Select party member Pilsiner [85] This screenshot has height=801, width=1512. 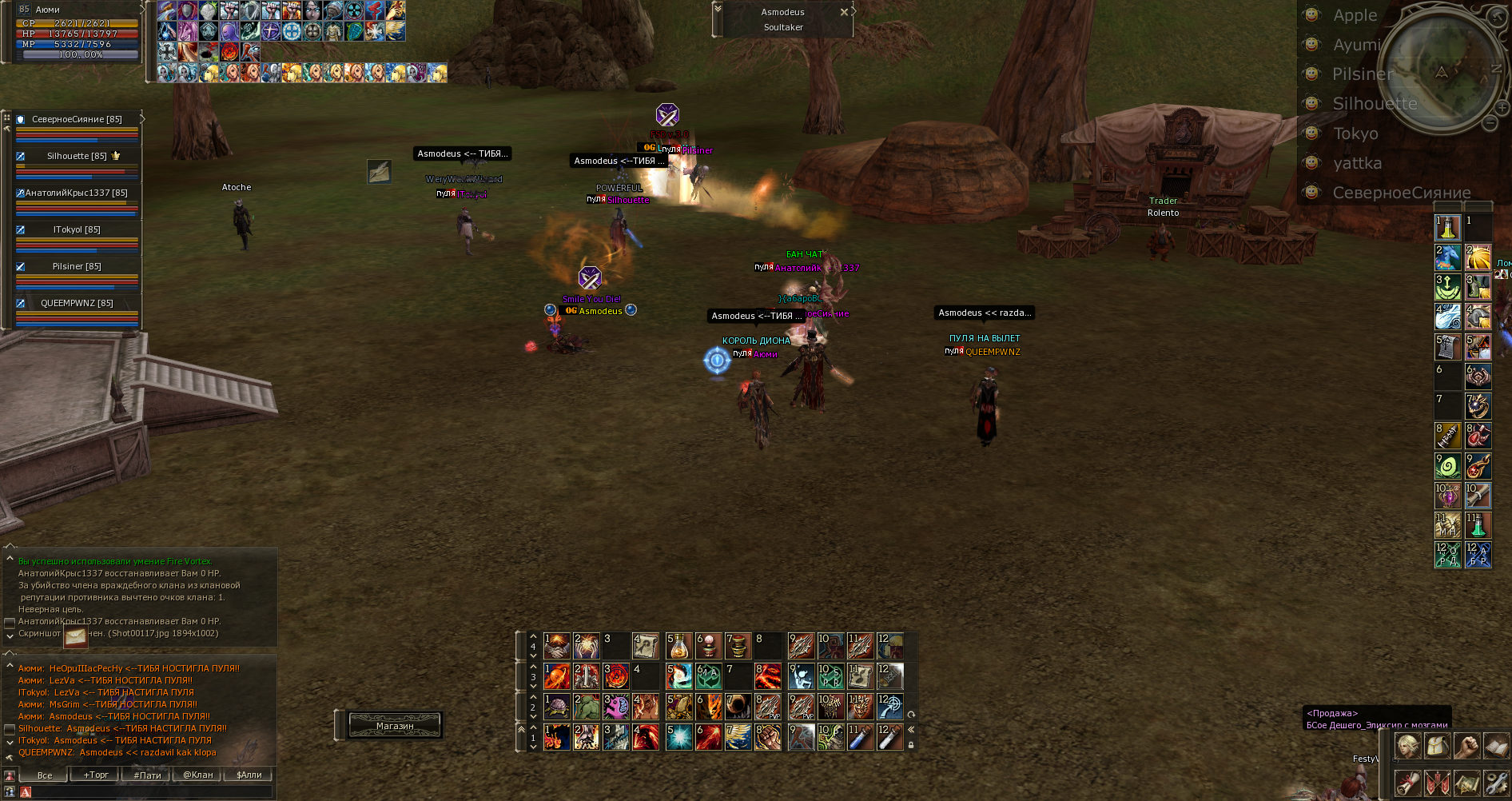77,266
